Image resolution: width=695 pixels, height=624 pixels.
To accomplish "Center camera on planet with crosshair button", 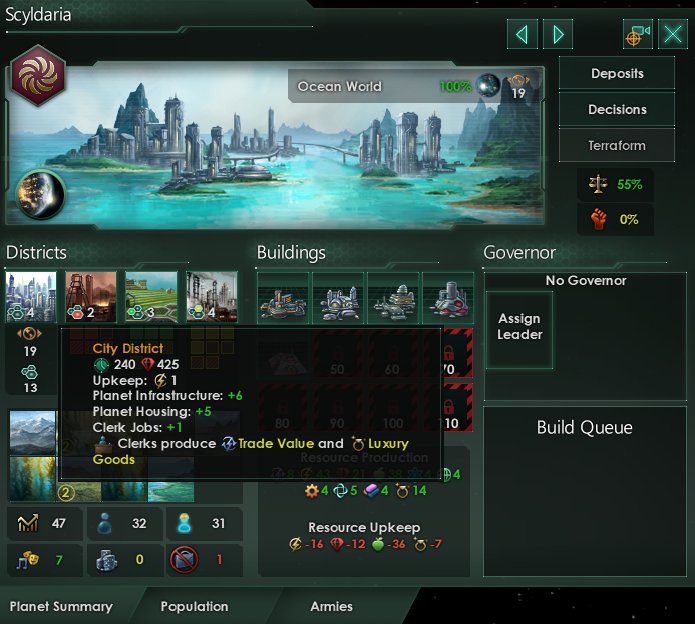I will 637,35.
